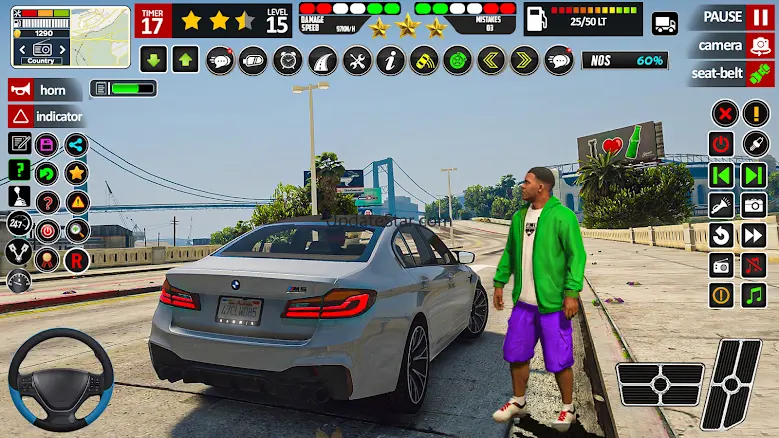Select the yellow right chevron icon
Screen dimensions: 779x438
click(525, 60)
